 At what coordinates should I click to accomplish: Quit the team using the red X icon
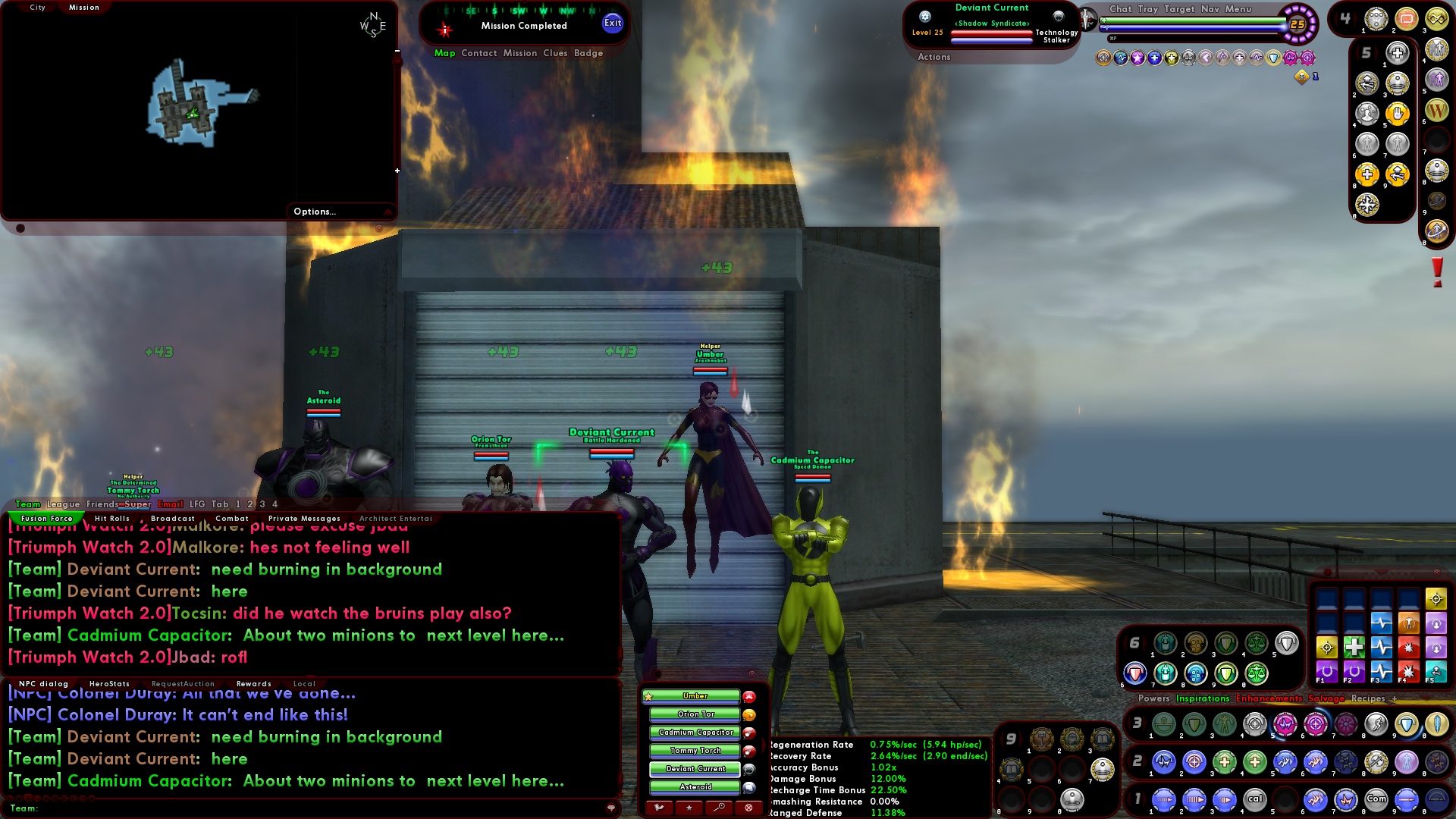click(748, 807)
